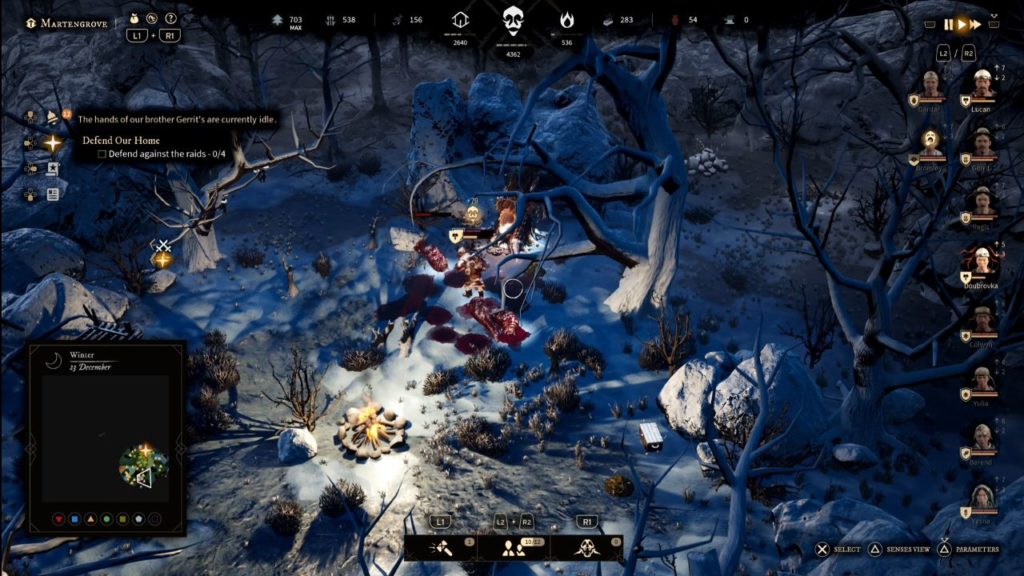This screenshot has height=576, width=1024.
Task: Click the idle Gerrit notification message
Action: (176, 120)
